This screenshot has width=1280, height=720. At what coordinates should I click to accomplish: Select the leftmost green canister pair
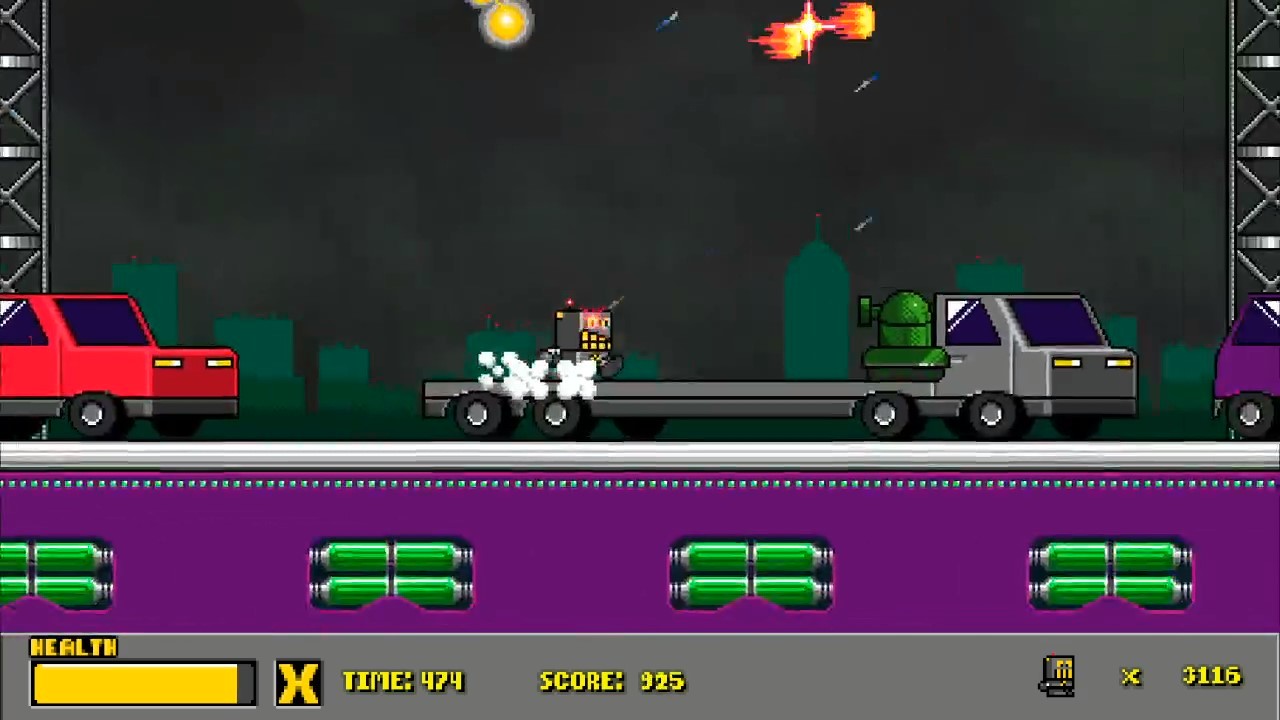tap(55, 570)
